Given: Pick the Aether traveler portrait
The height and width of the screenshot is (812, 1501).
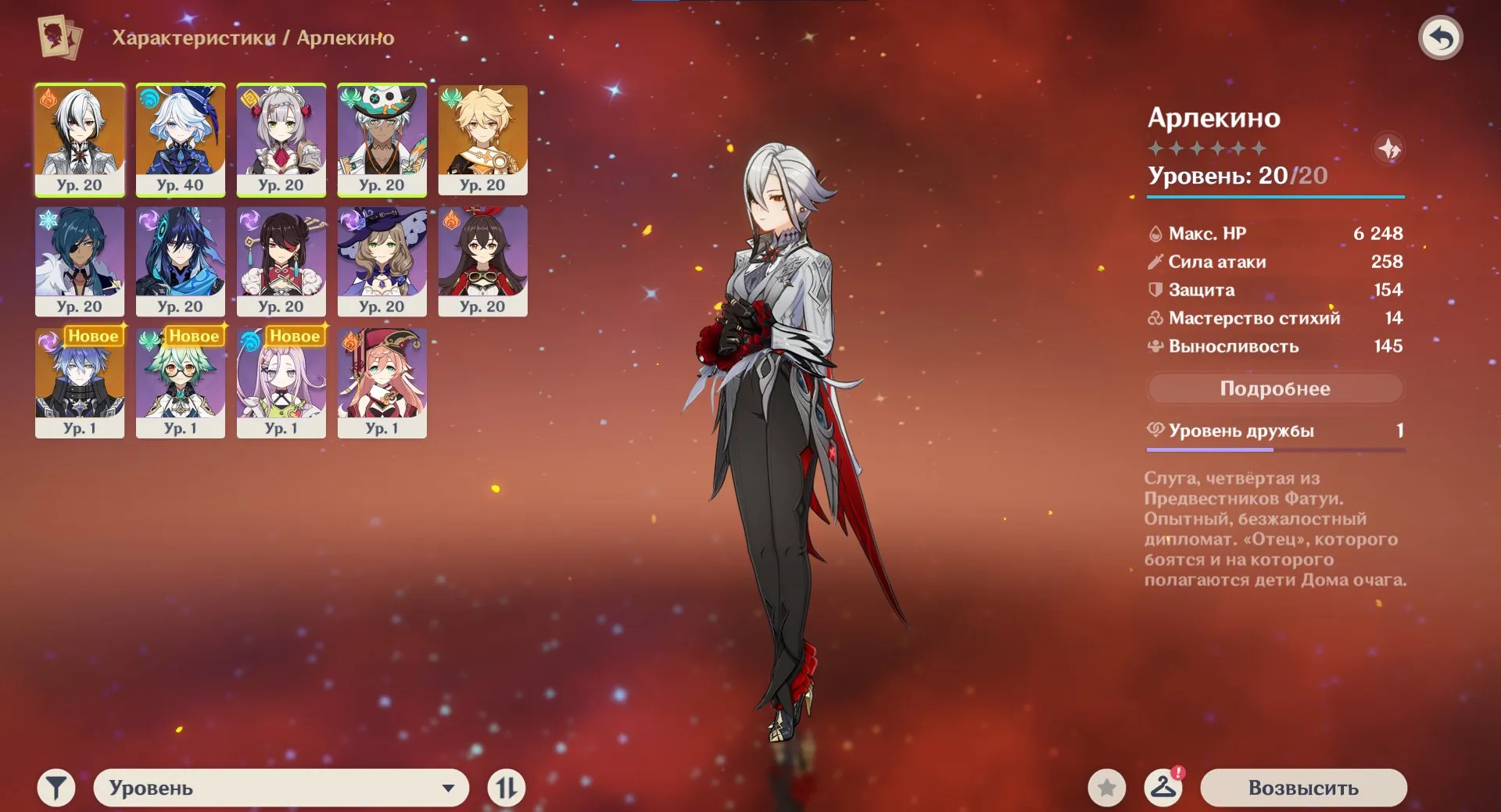Looking at the screenshot, I should pyautogui.click(x=482, y=139).
